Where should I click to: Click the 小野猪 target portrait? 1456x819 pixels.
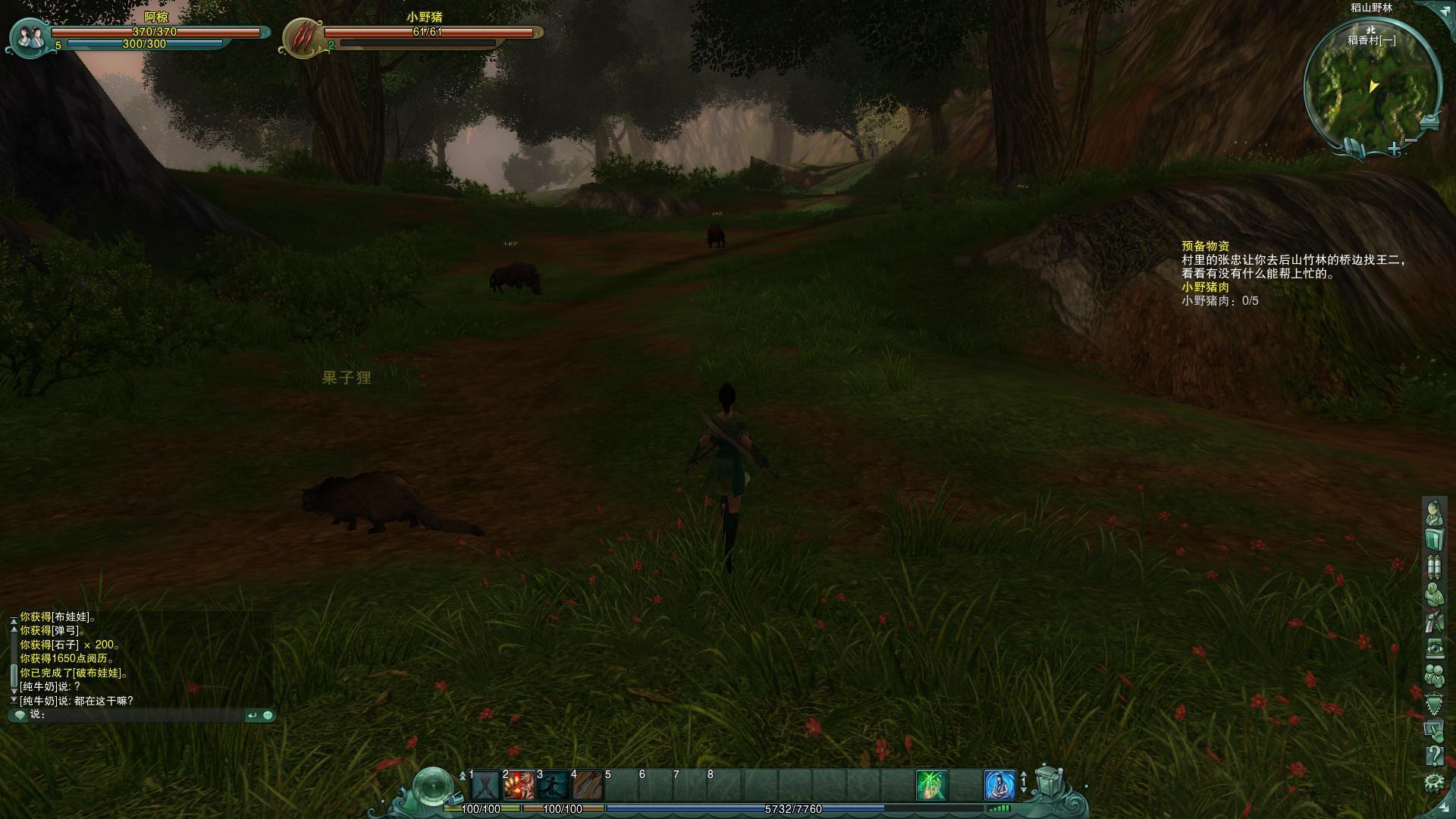303,36
